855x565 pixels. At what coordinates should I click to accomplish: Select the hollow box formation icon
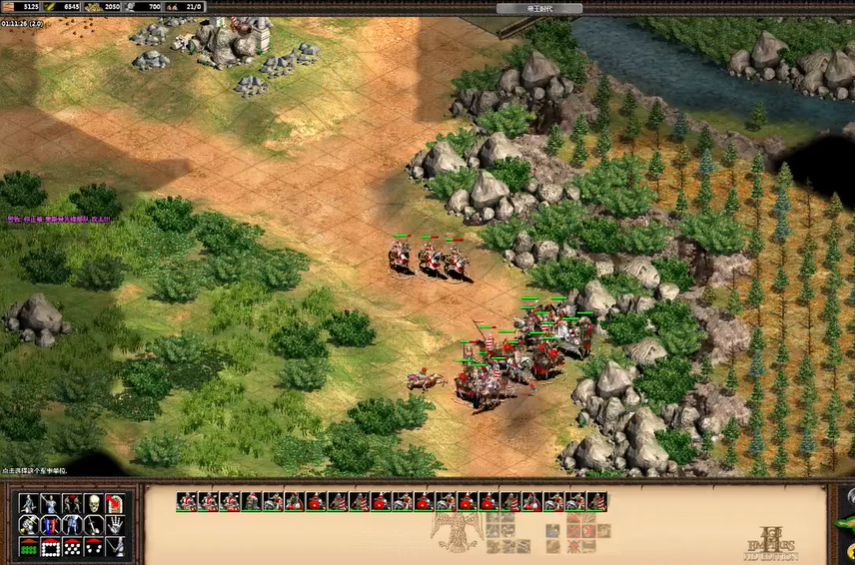pyautogui.click(x=50, y=547)
